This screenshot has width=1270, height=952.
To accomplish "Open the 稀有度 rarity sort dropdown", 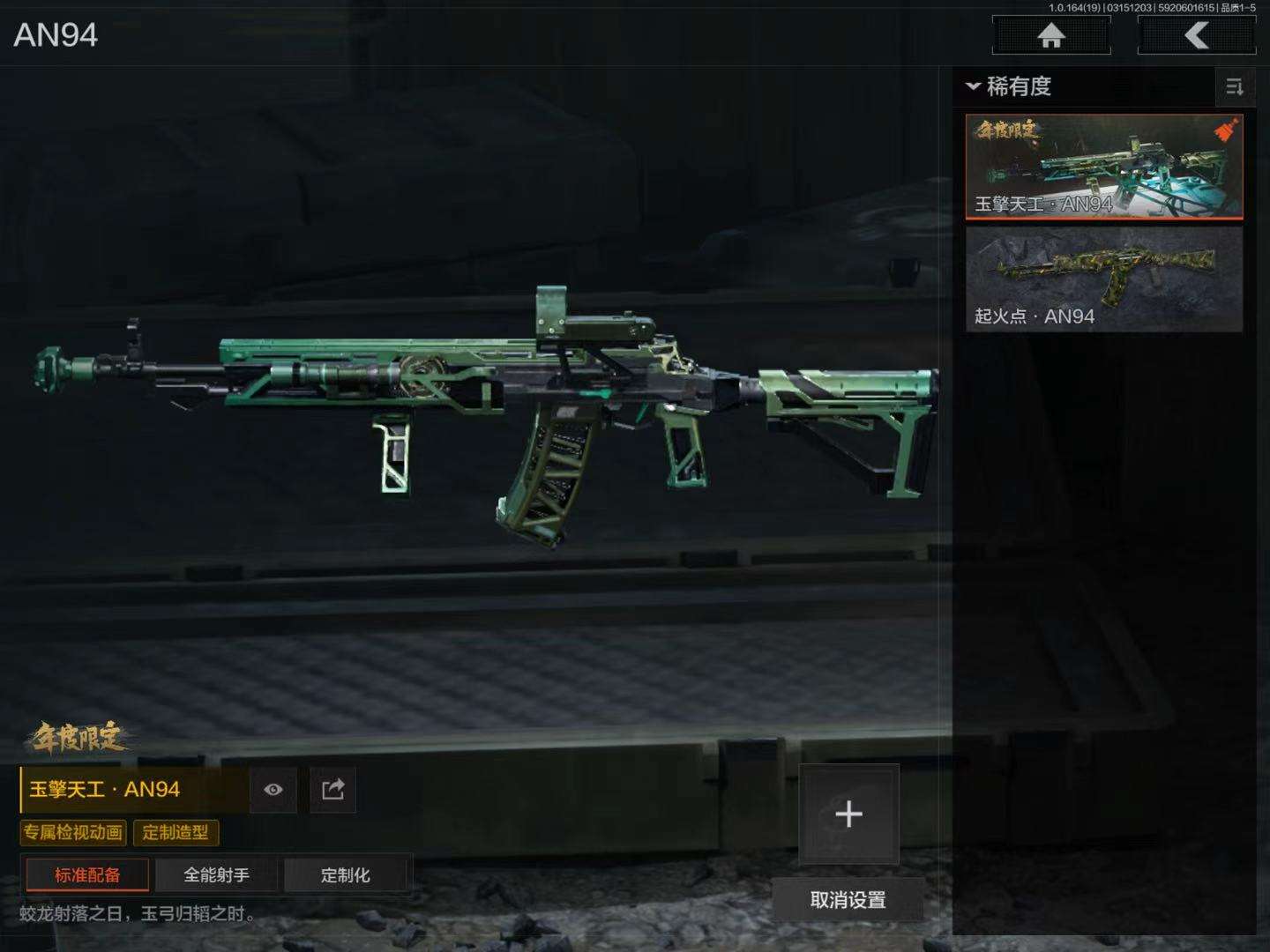I will pyautogui.click(x=1009, y=86).
